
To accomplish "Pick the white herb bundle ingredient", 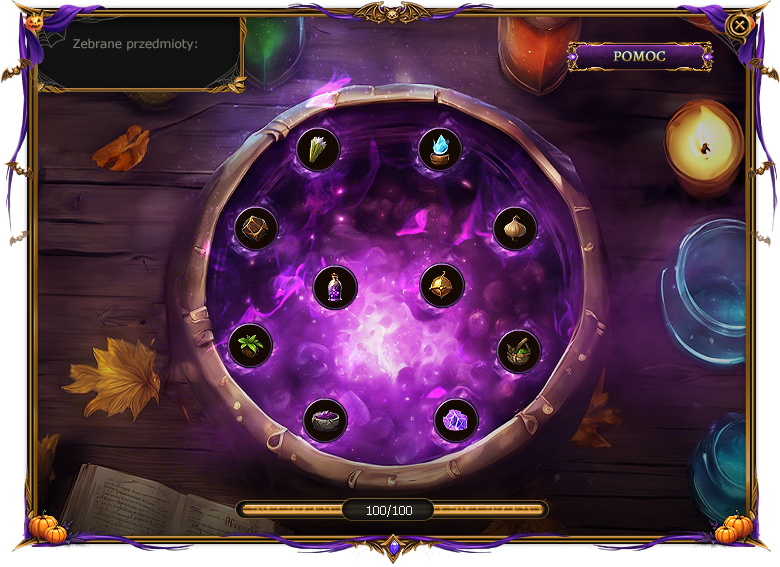I will (x=319, y=150).
